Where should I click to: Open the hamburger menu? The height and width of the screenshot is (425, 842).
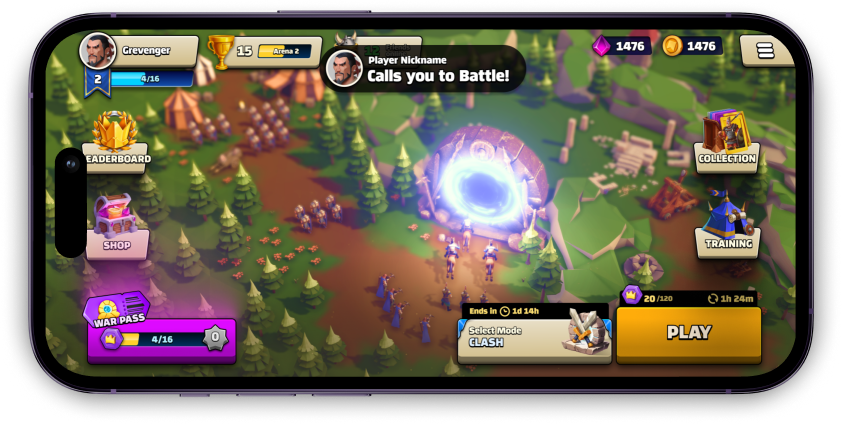click(x=766, y=50)
